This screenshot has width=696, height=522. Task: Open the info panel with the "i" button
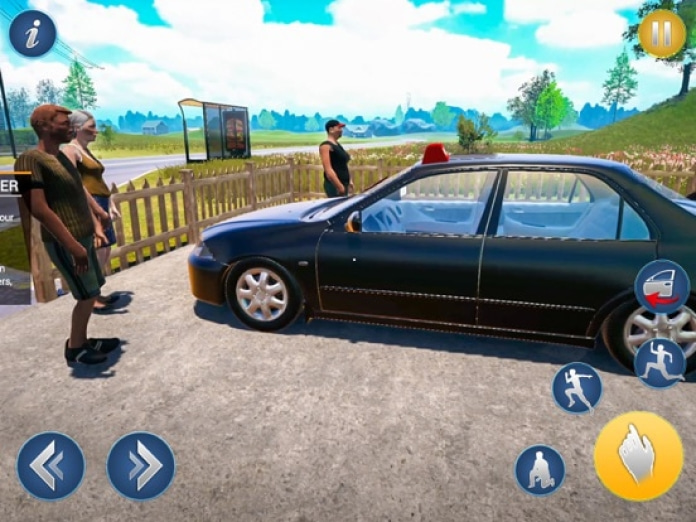33,34
